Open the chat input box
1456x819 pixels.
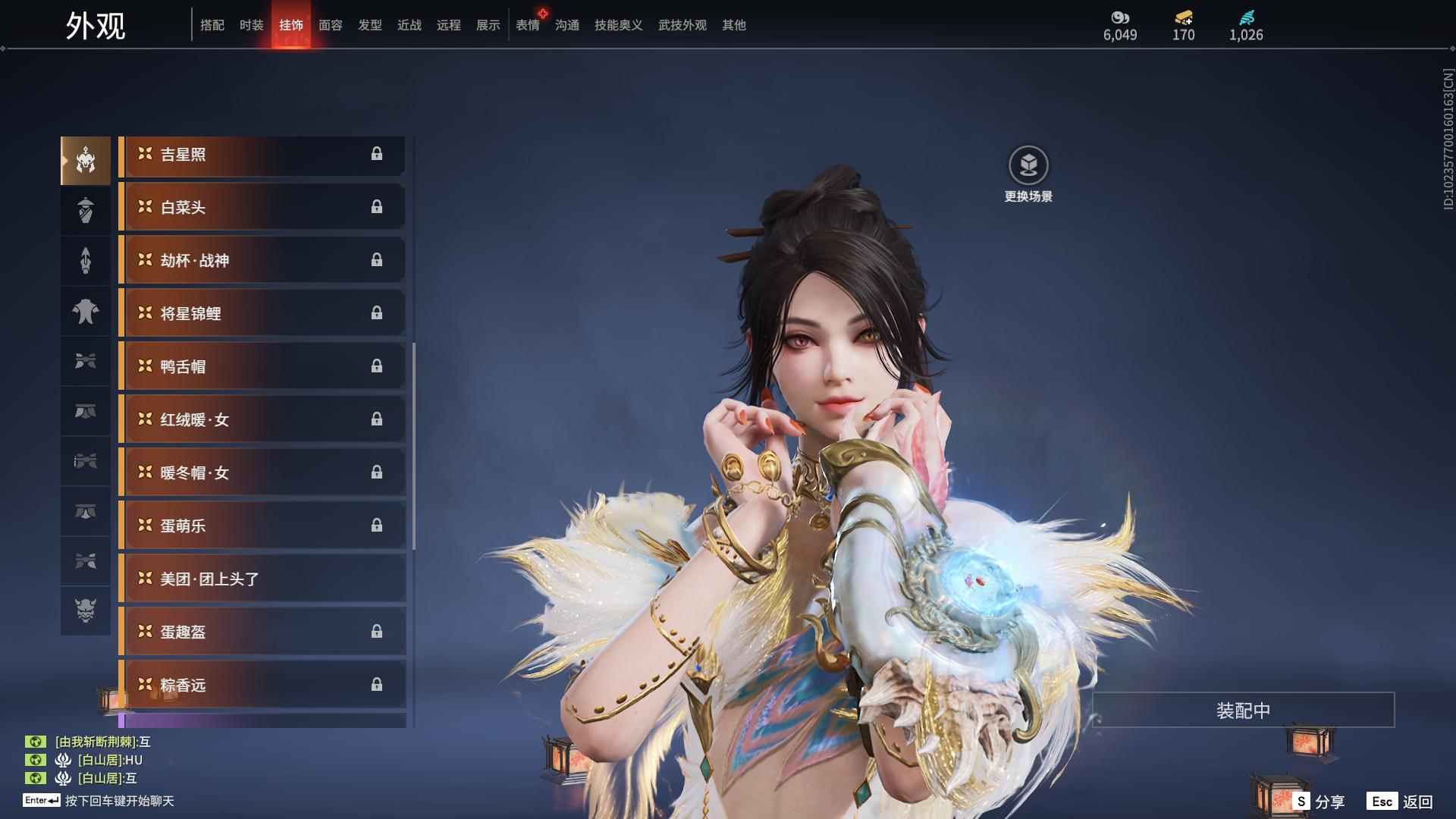[119, 801]
